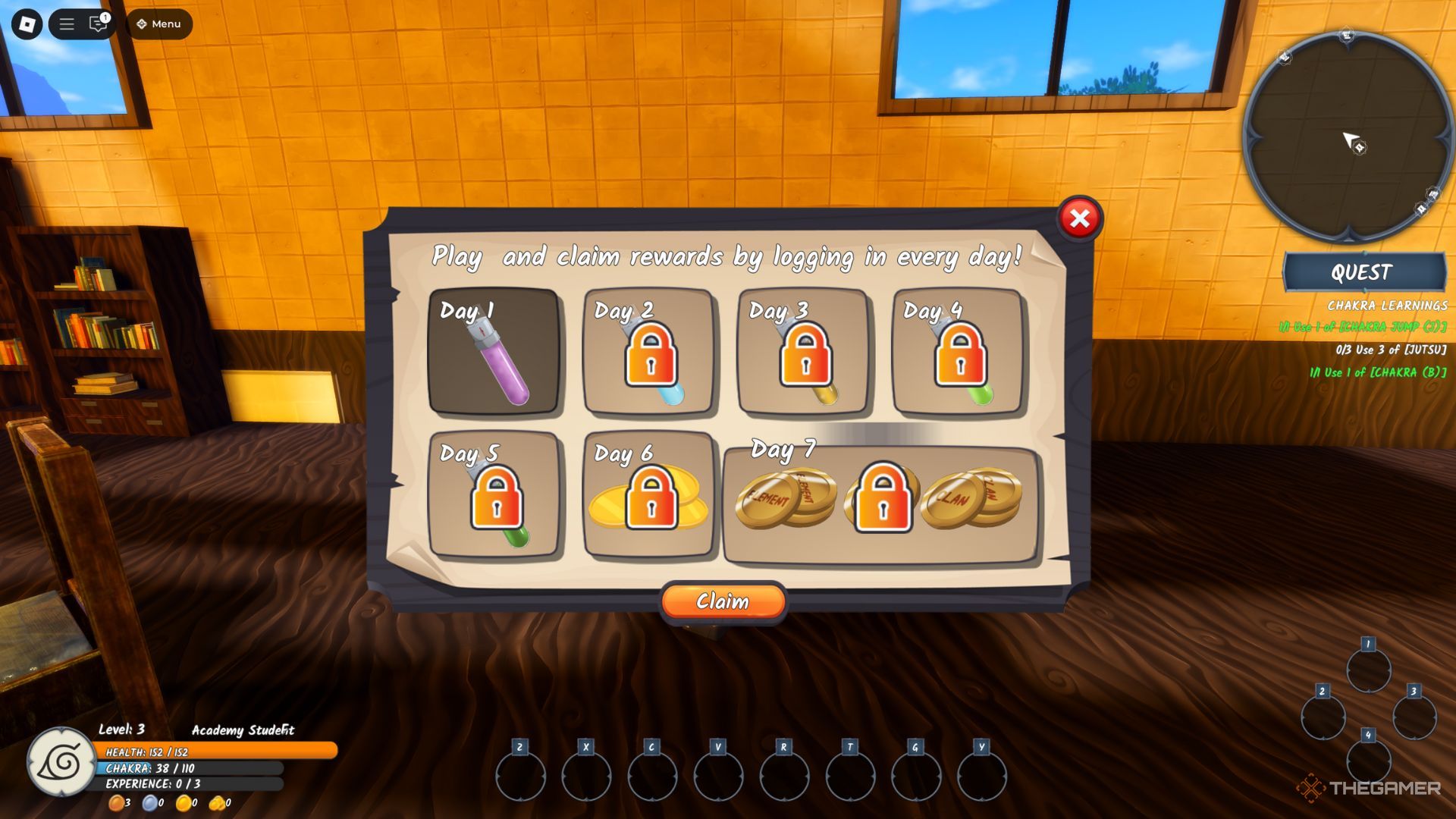Screen dimensions: 1456x819
Task: Select the locked Day 5 reward tile
Action: pos(494,494)
